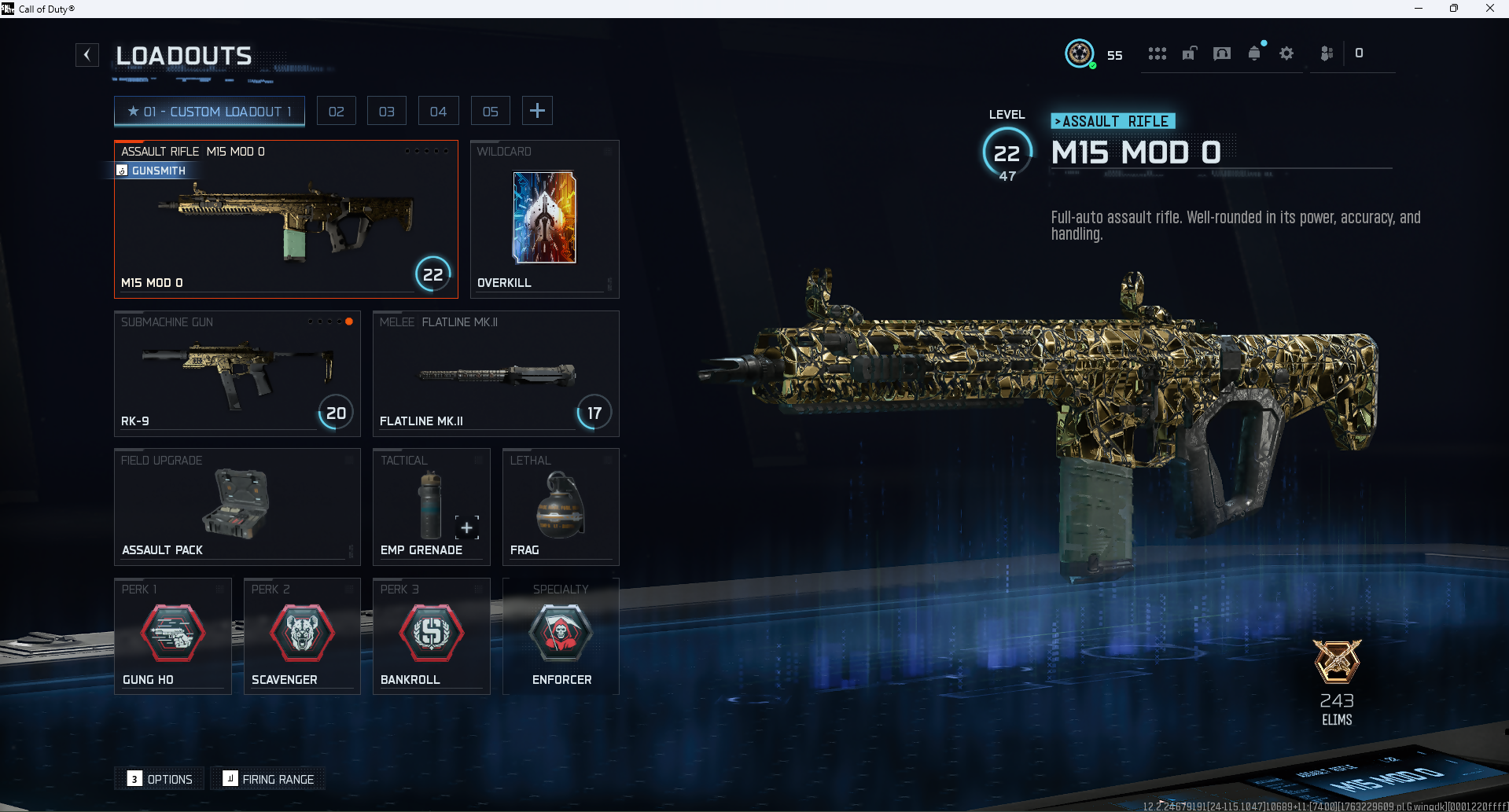The height and width of the screenshot is (812, 1509).
Task: Switch to loadout tab 03
Action: click(387, 112)
